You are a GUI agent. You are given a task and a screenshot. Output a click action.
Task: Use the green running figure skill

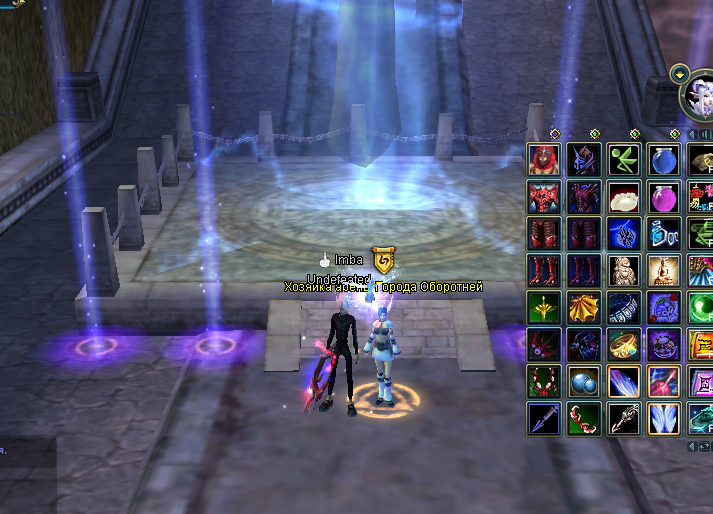620,160
